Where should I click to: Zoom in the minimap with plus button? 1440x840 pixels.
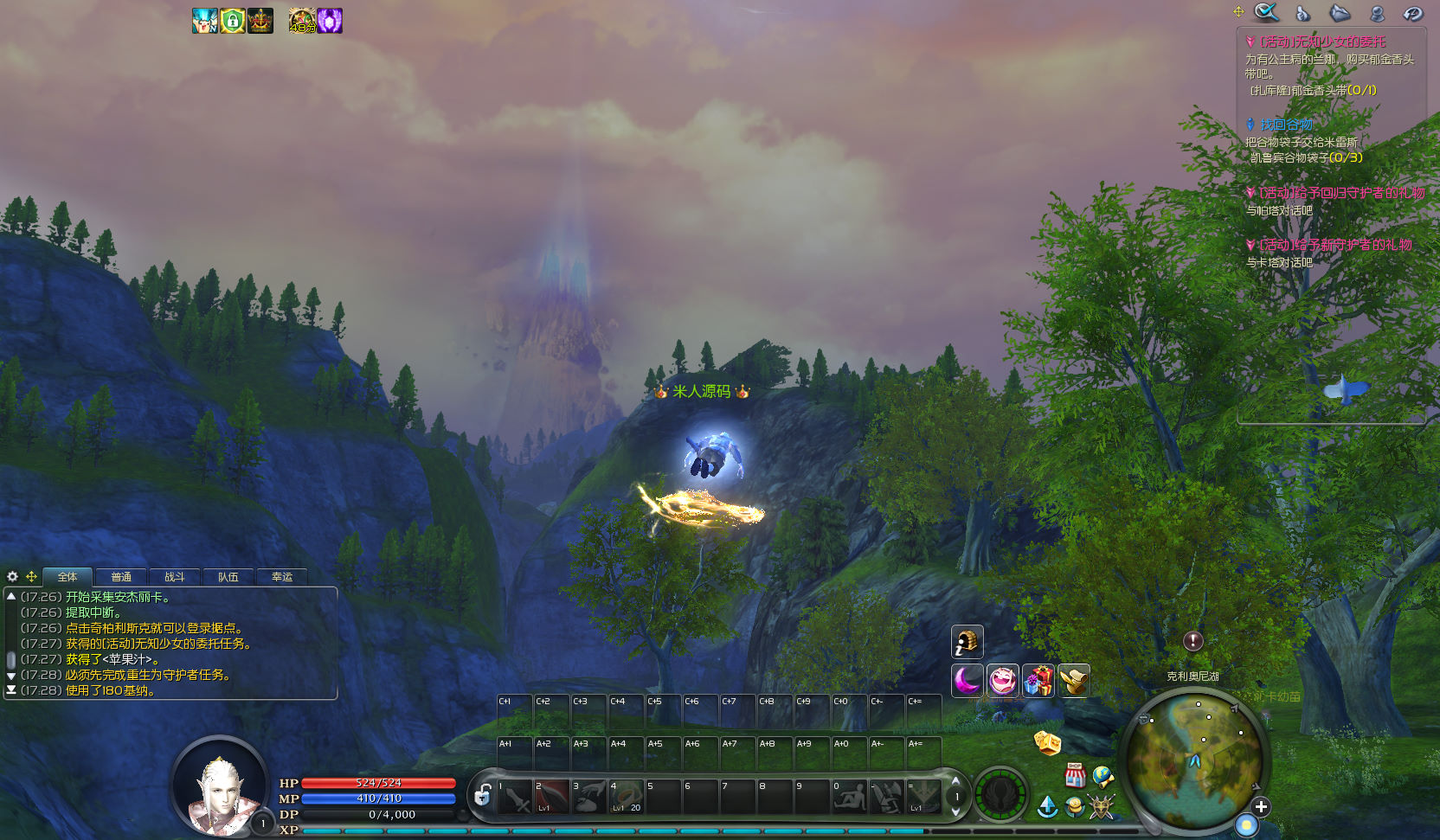1261,807
